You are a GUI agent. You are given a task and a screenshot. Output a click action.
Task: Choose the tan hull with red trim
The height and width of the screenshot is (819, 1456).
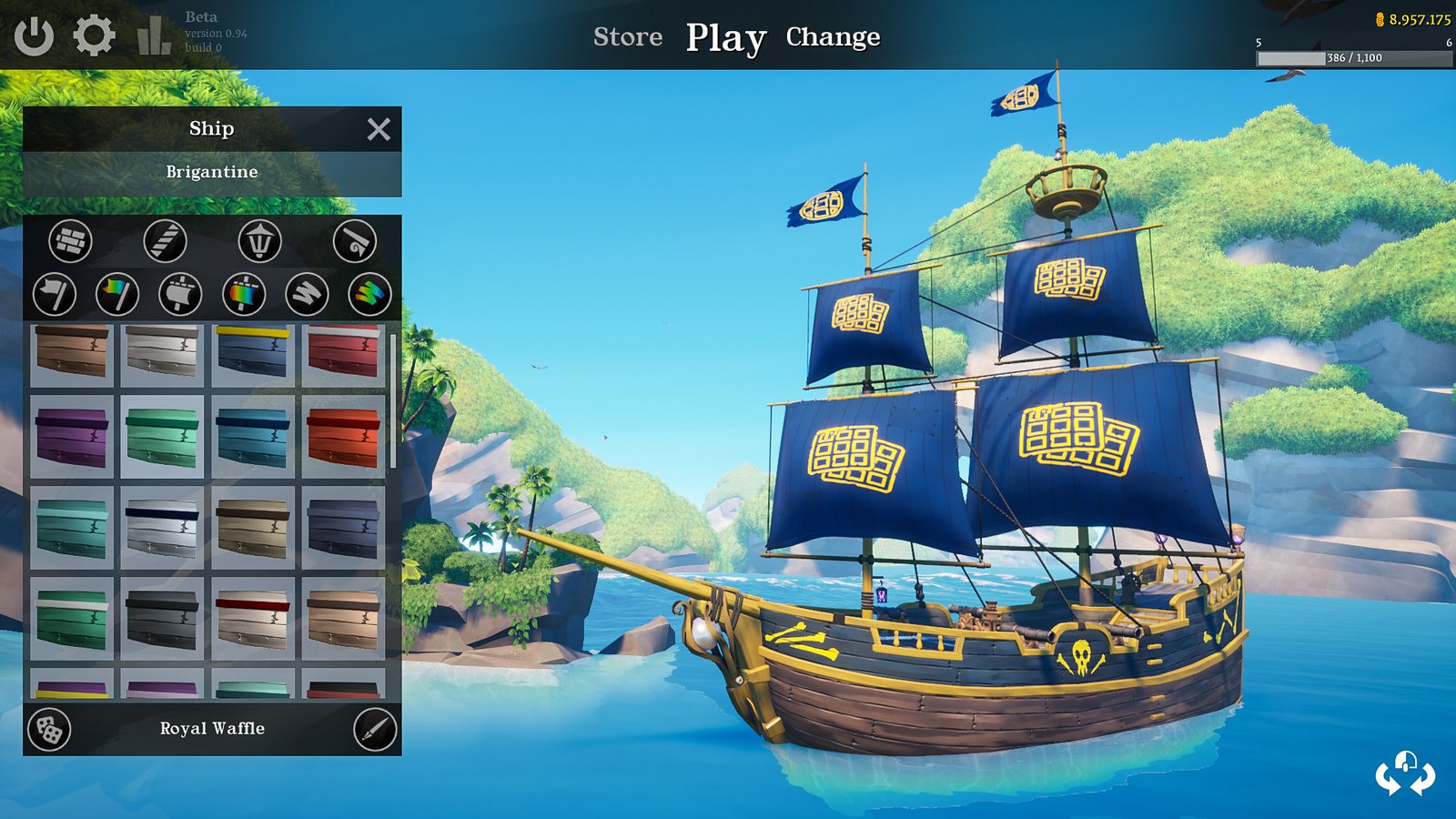[253, 619]
